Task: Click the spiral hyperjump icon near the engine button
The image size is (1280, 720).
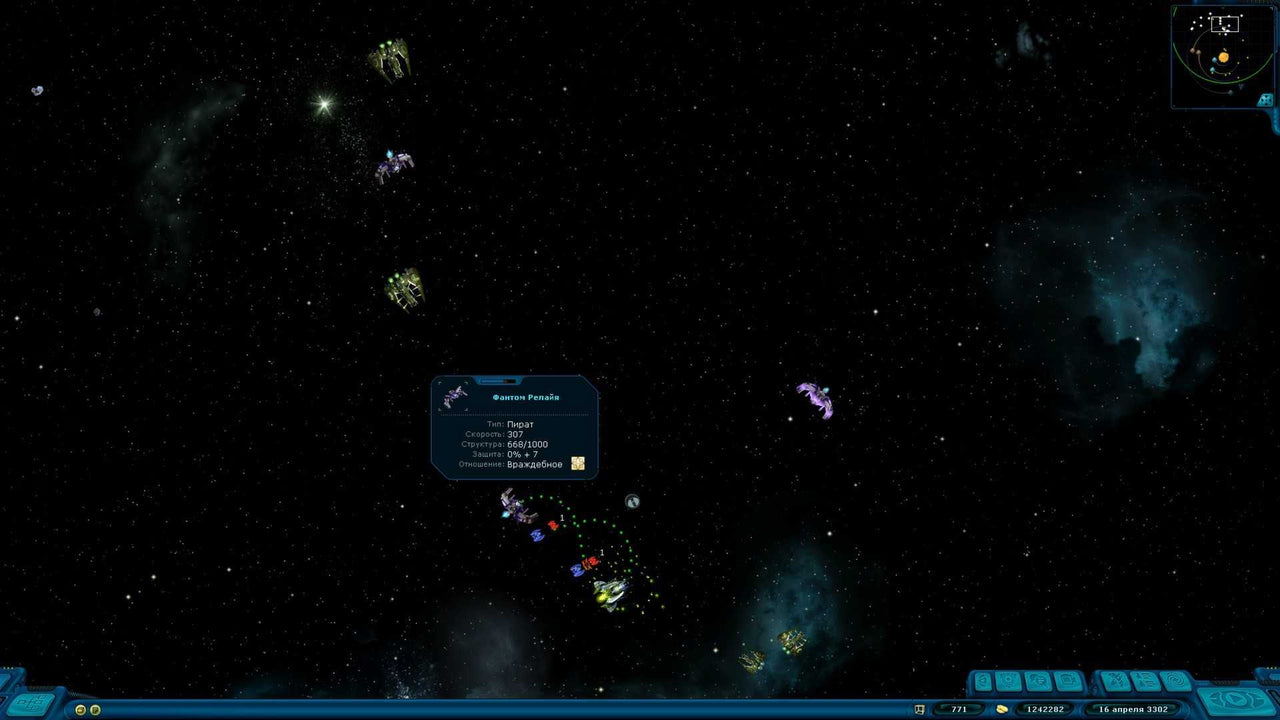Action: point(1176,680)
